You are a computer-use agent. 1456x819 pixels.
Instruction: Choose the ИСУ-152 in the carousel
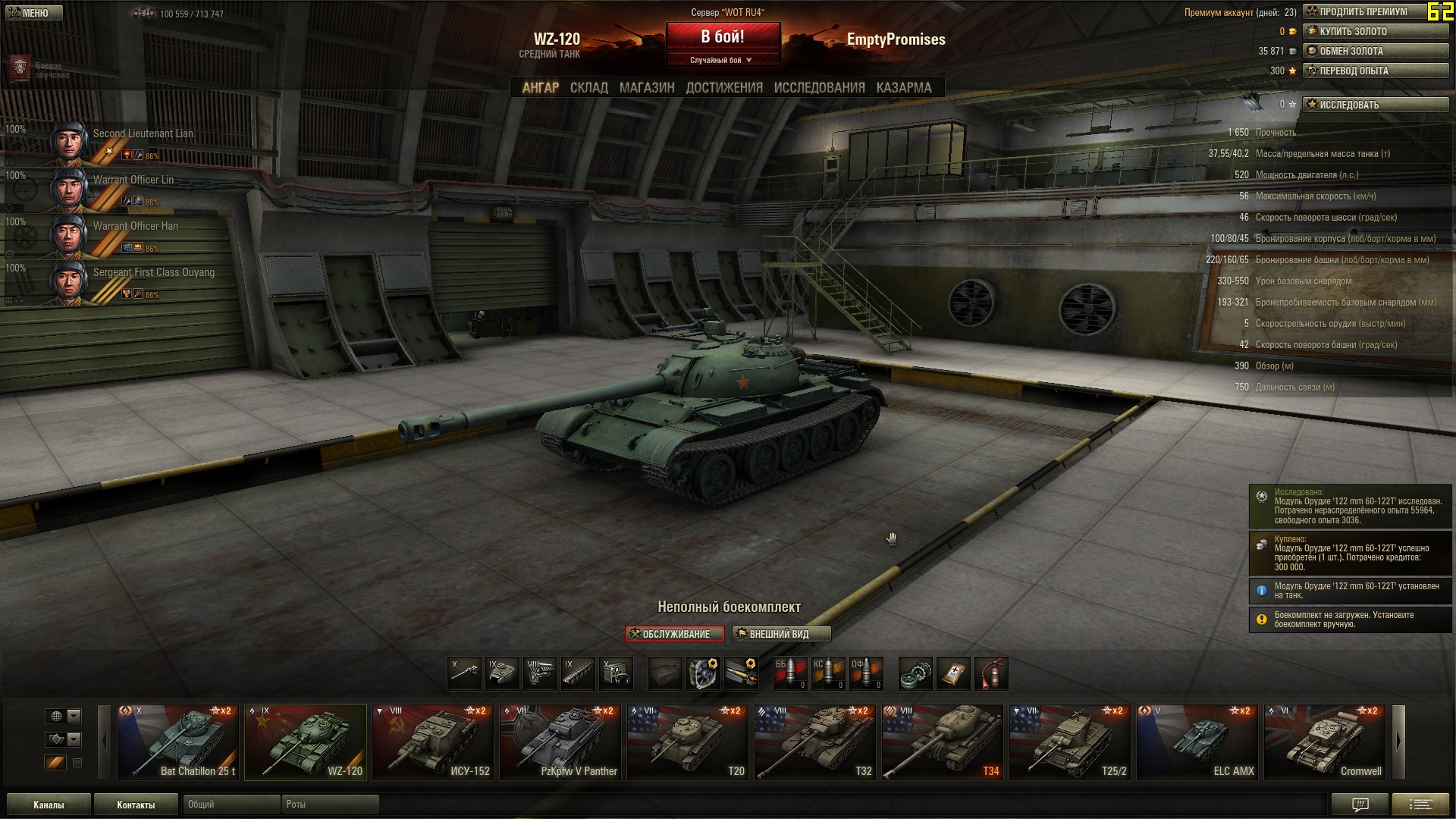pos(432,742)
